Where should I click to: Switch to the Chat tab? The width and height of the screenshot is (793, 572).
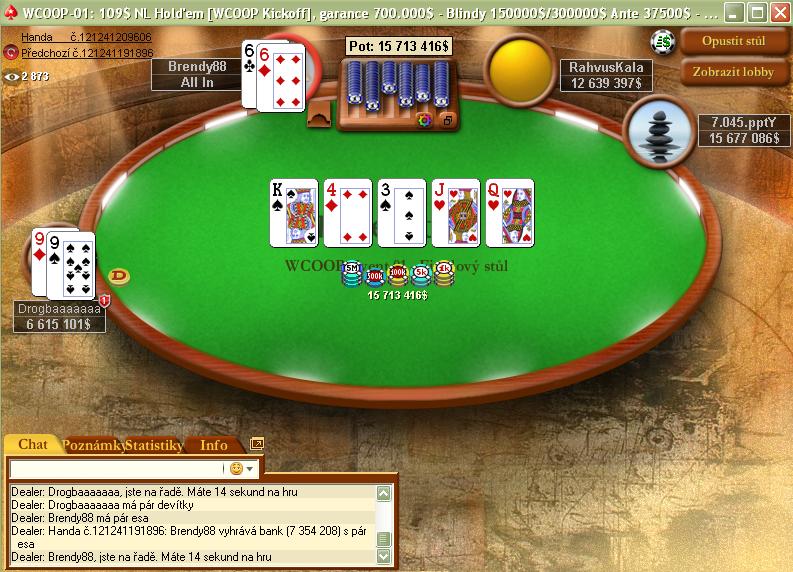pyautogui.click(x=33, y=444)
